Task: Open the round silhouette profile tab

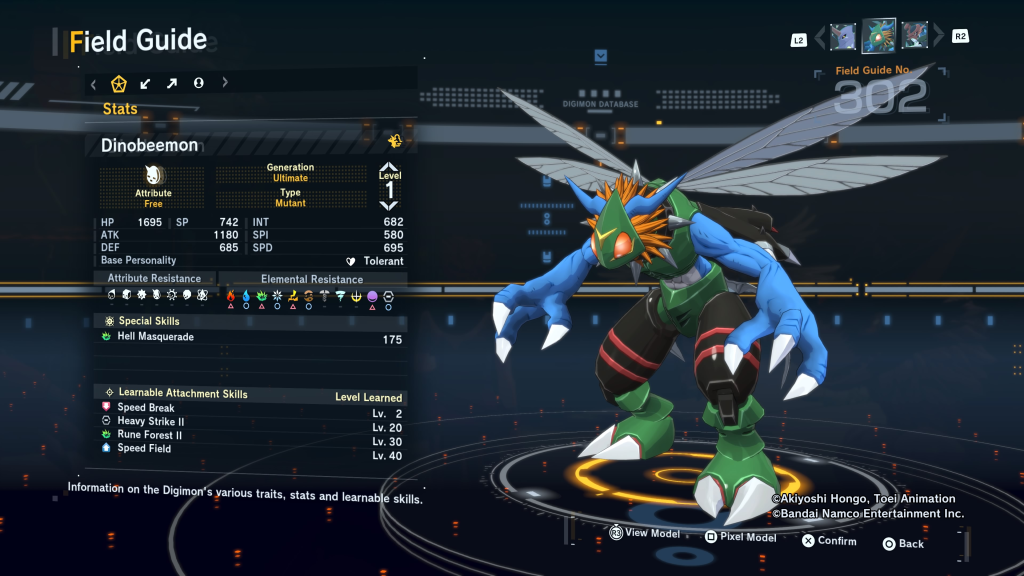Action: 198,84
